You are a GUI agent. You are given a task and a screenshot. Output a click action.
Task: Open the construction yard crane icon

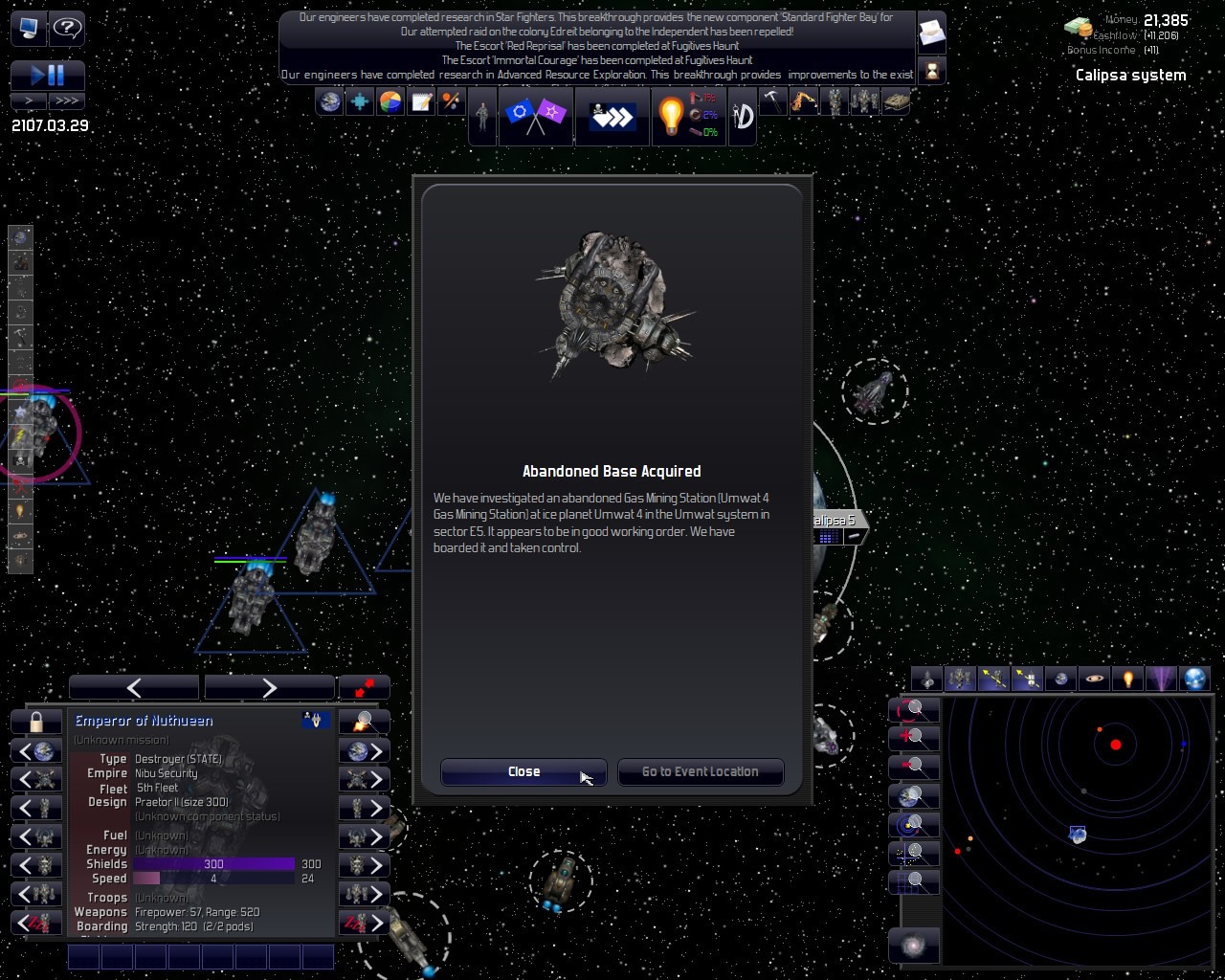click(x=803, y=101)
